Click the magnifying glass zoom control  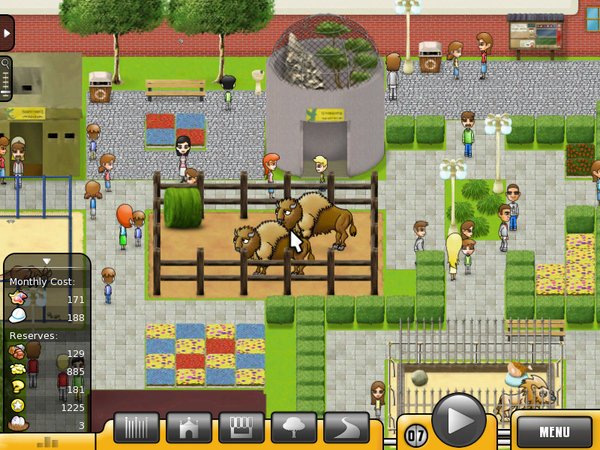(6, 65)
